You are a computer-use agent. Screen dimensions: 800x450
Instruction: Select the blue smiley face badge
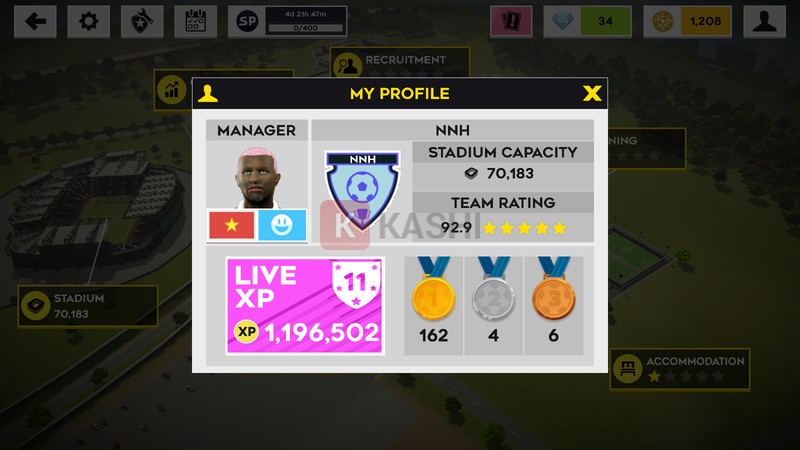pos(282,225)
